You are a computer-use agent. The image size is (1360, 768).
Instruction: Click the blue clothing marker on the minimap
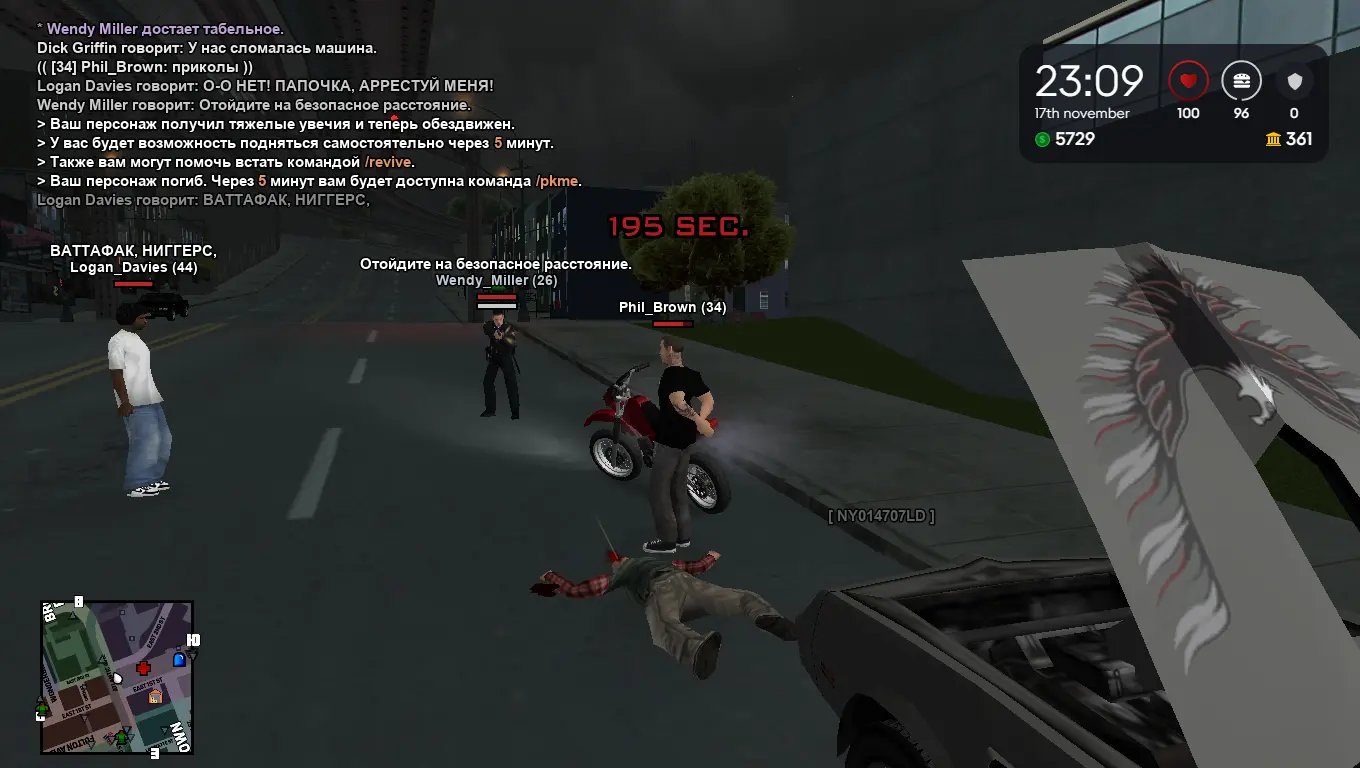pos(179,659)
